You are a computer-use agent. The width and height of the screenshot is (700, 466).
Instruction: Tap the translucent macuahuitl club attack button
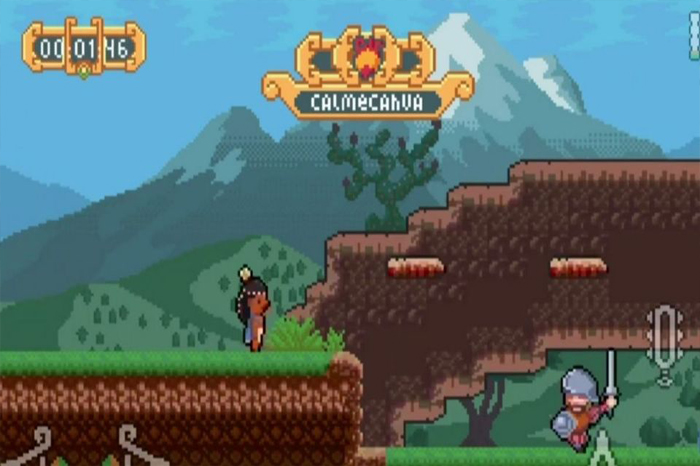[664, 343]
